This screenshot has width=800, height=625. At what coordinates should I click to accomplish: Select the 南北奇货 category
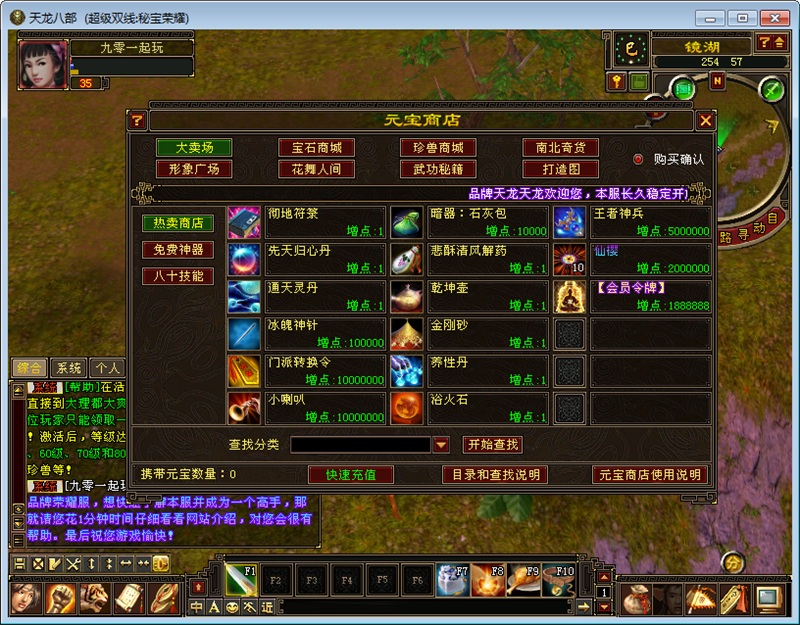560,148
